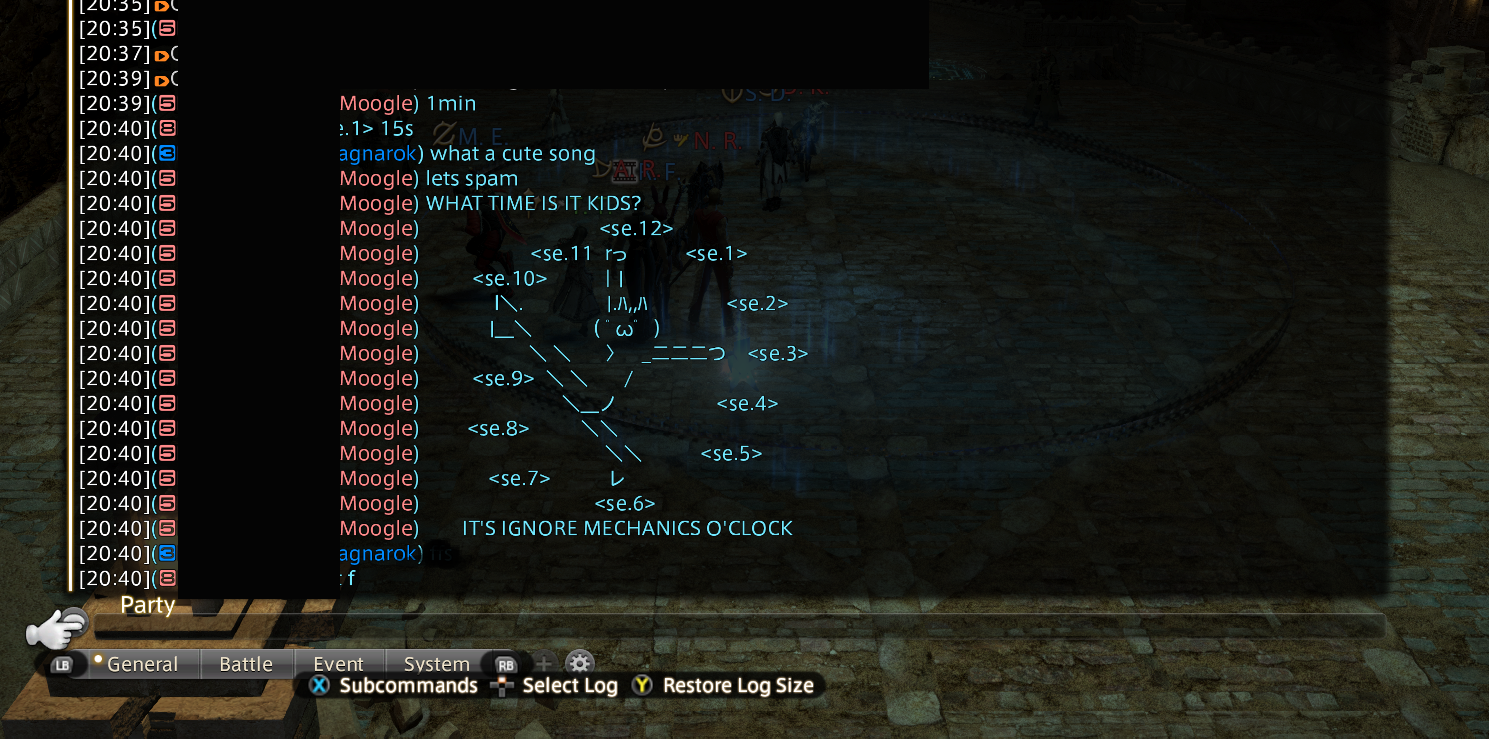Switch to the General chat tab
1489x739 pixels.
142,664
